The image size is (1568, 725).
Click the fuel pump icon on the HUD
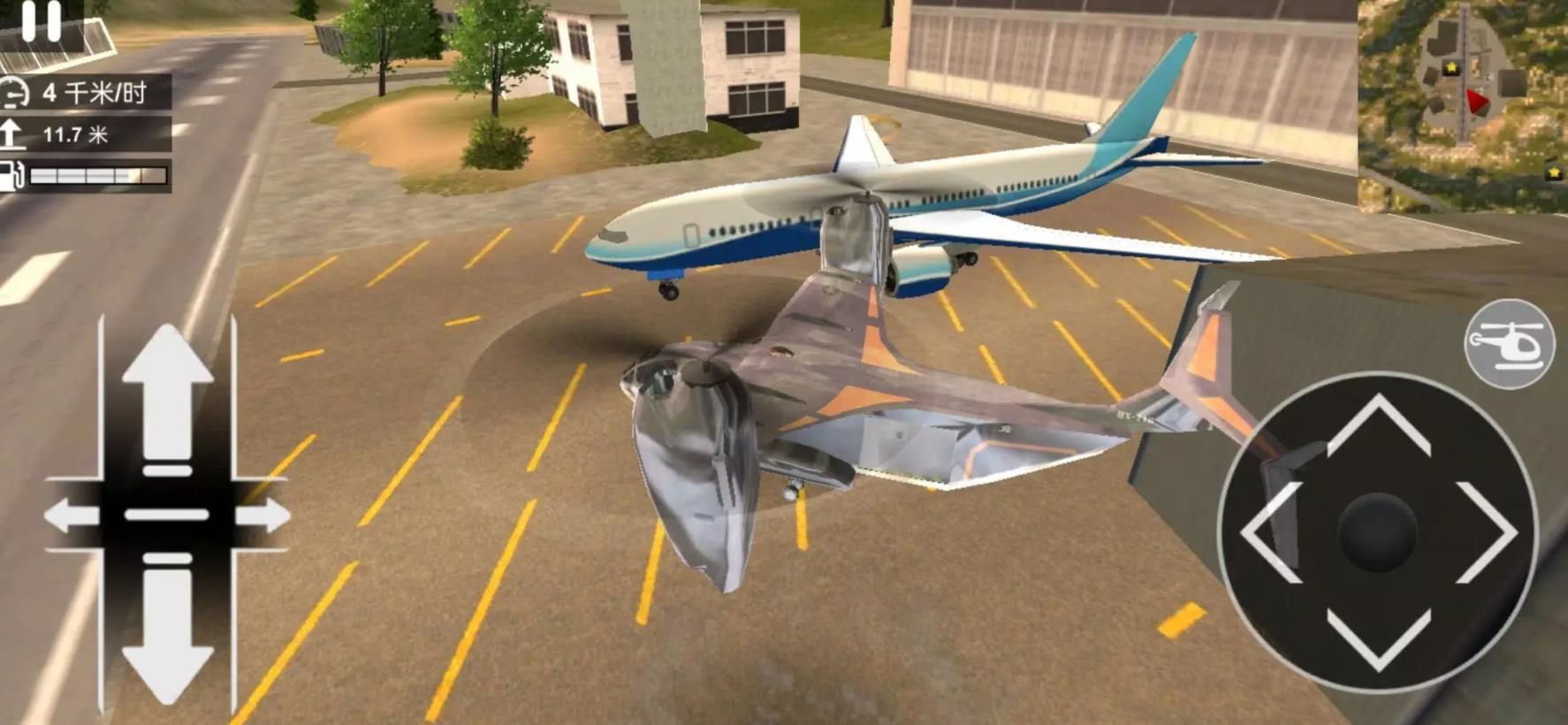point(11,173)
